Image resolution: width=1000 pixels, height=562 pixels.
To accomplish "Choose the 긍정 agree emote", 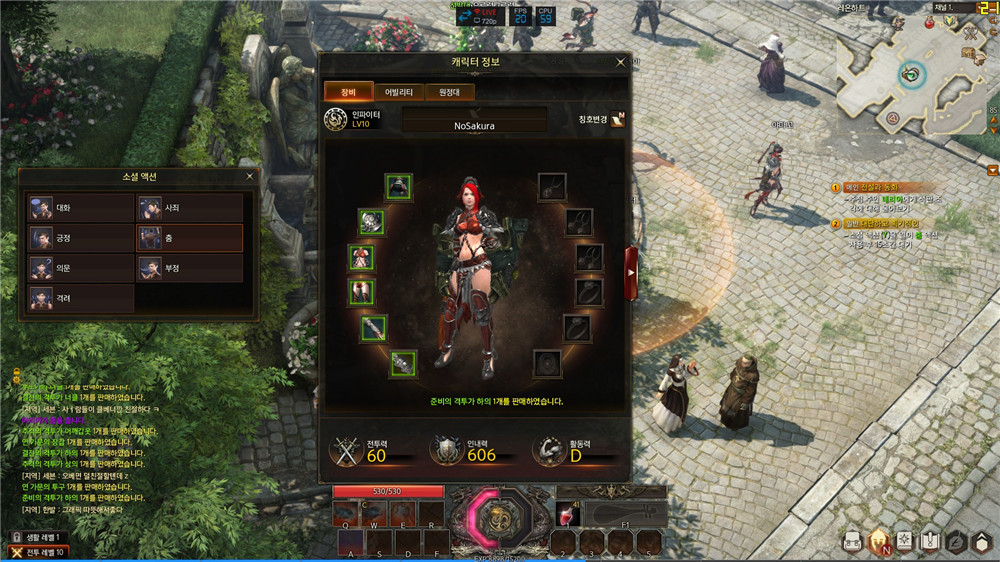I will 81,238.
